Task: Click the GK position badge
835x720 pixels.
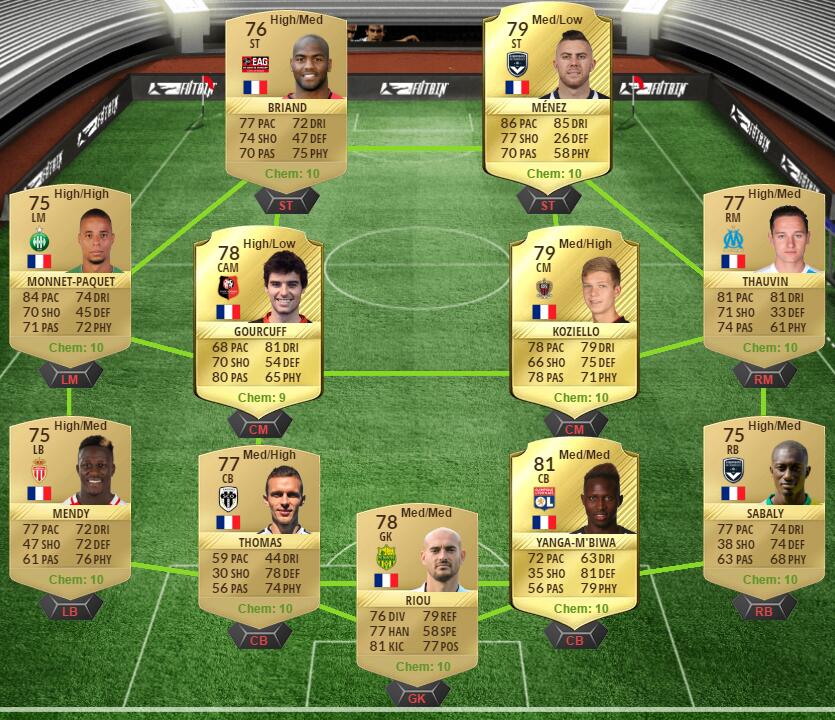Action: point(417,697)
